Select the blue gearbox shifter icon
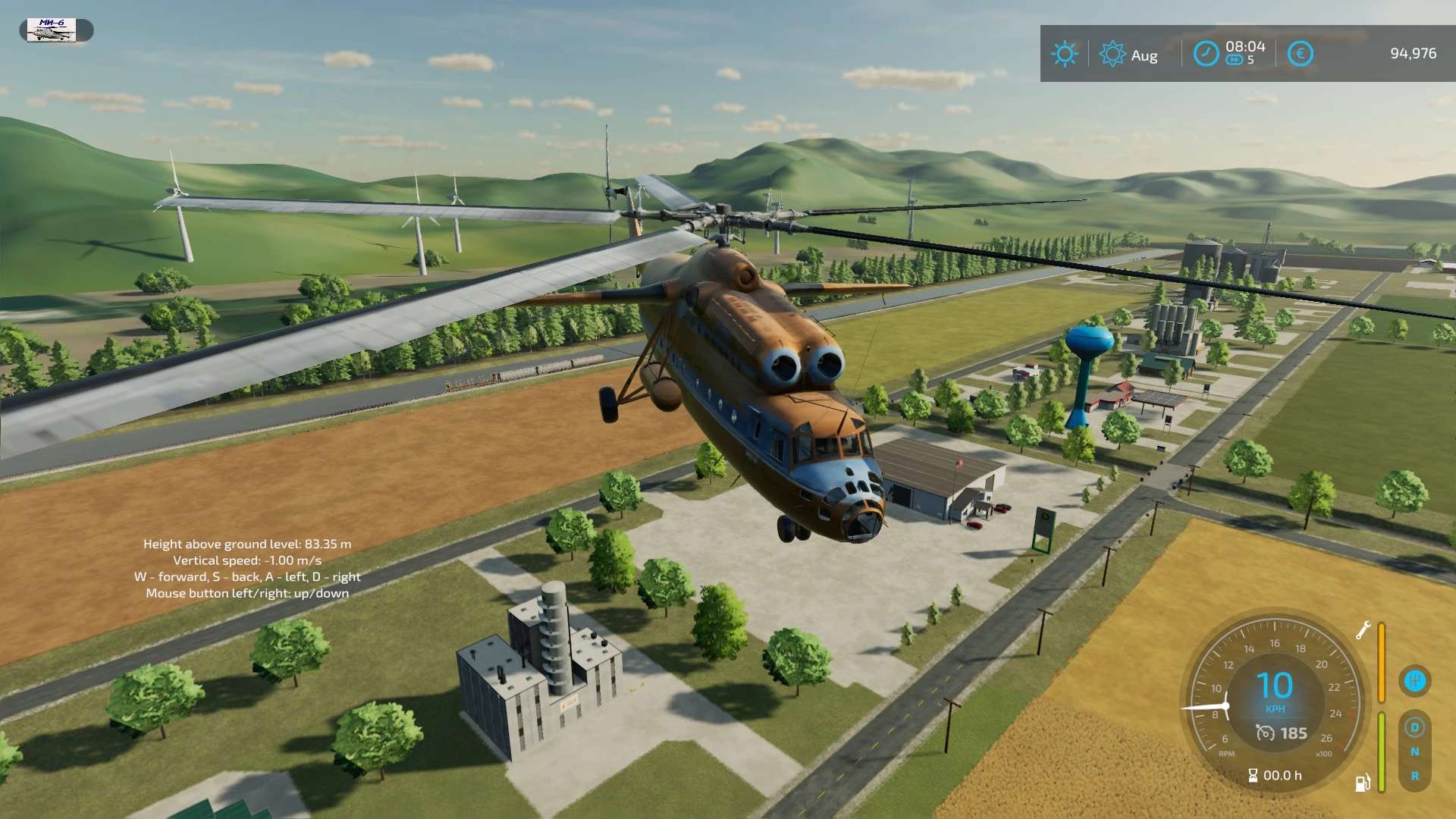 (x=1414, y=680)
